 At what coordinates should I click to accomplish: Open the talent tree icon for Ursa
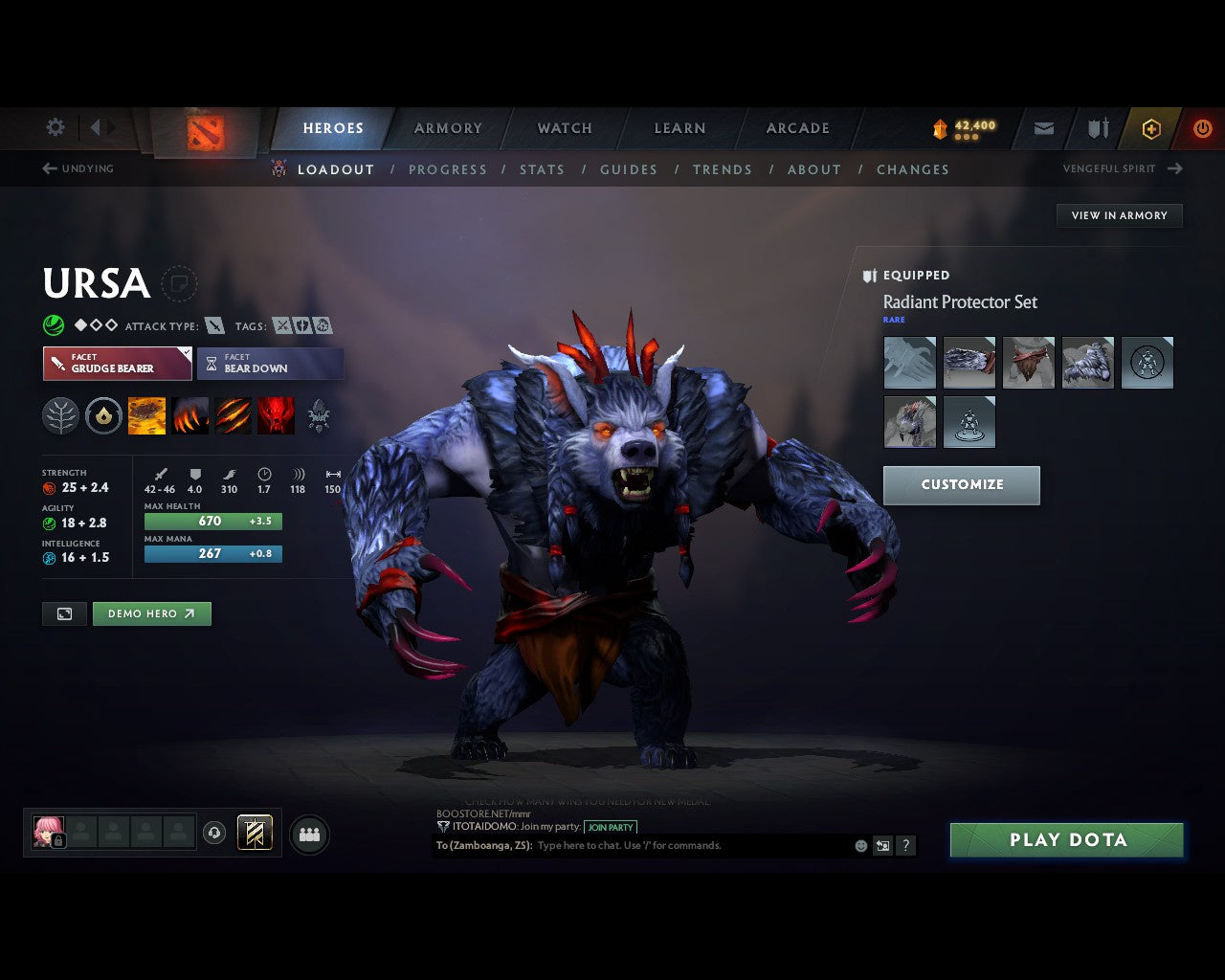(60, 414)
